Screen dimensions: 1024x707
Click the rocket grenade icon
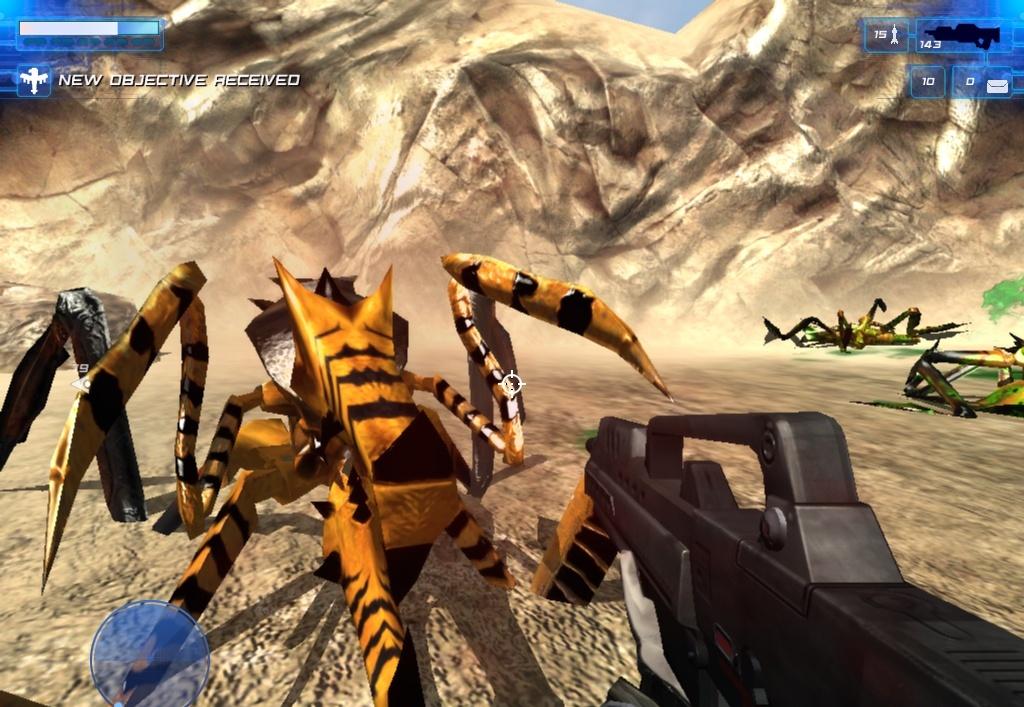coord(896,36)
